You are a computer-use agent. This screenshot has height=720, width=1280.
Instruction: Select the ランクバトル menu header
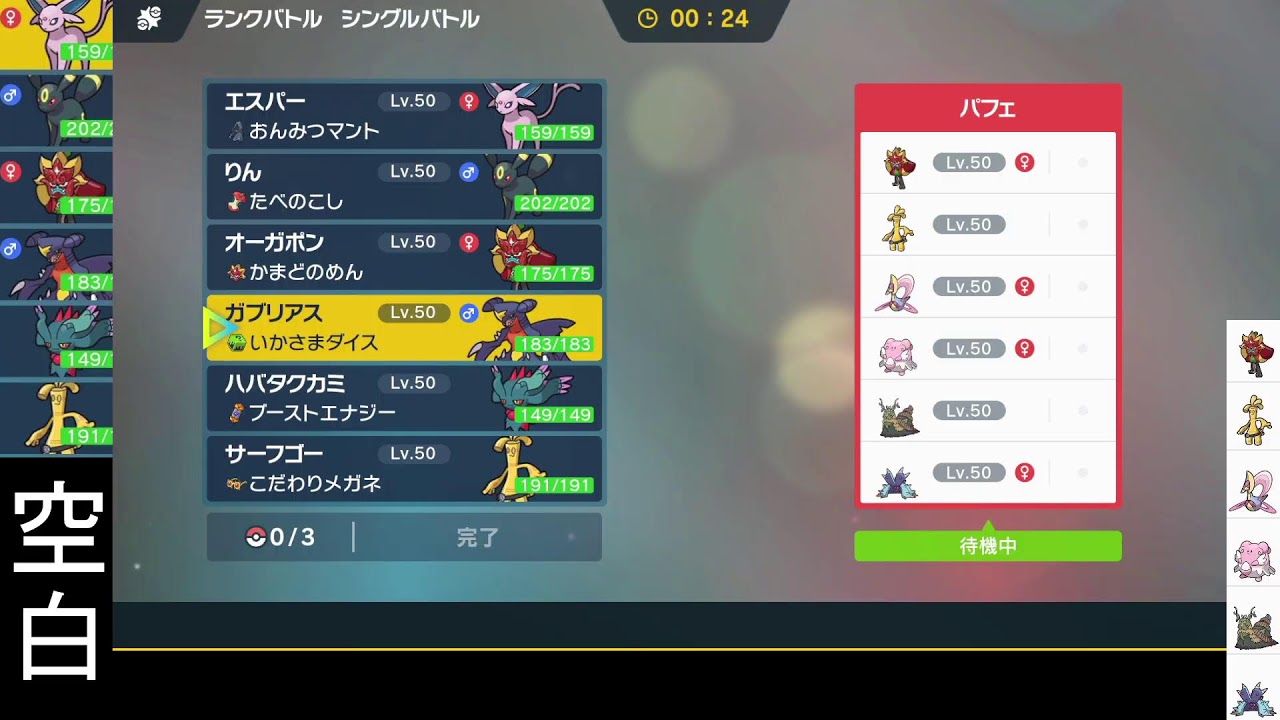(x=263, y=18)
